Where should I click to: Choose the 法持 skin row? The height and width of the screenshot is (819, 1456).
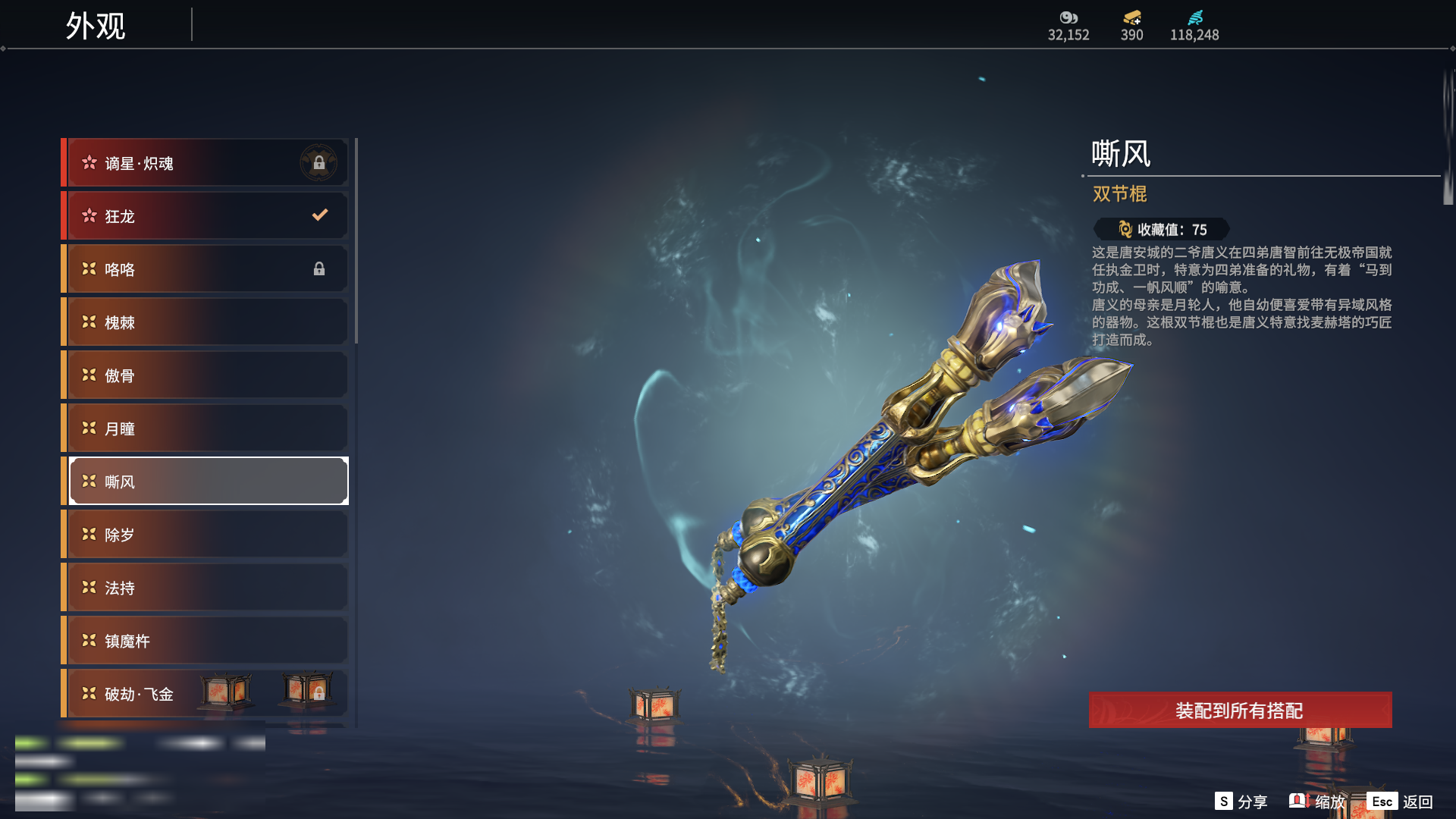tap(206, 588)
